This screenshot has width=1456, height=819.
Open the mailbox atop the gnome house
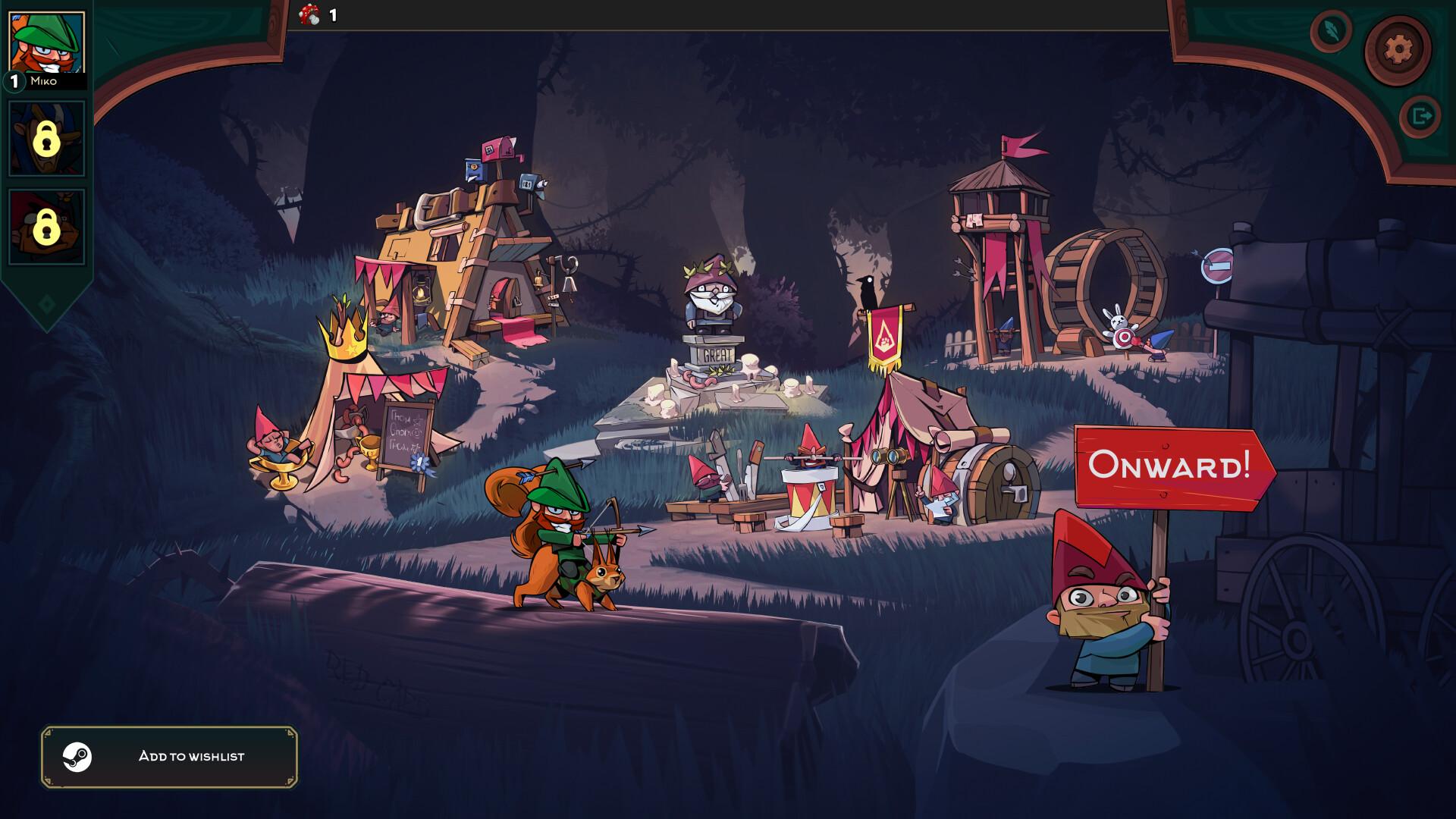point(498,150)
